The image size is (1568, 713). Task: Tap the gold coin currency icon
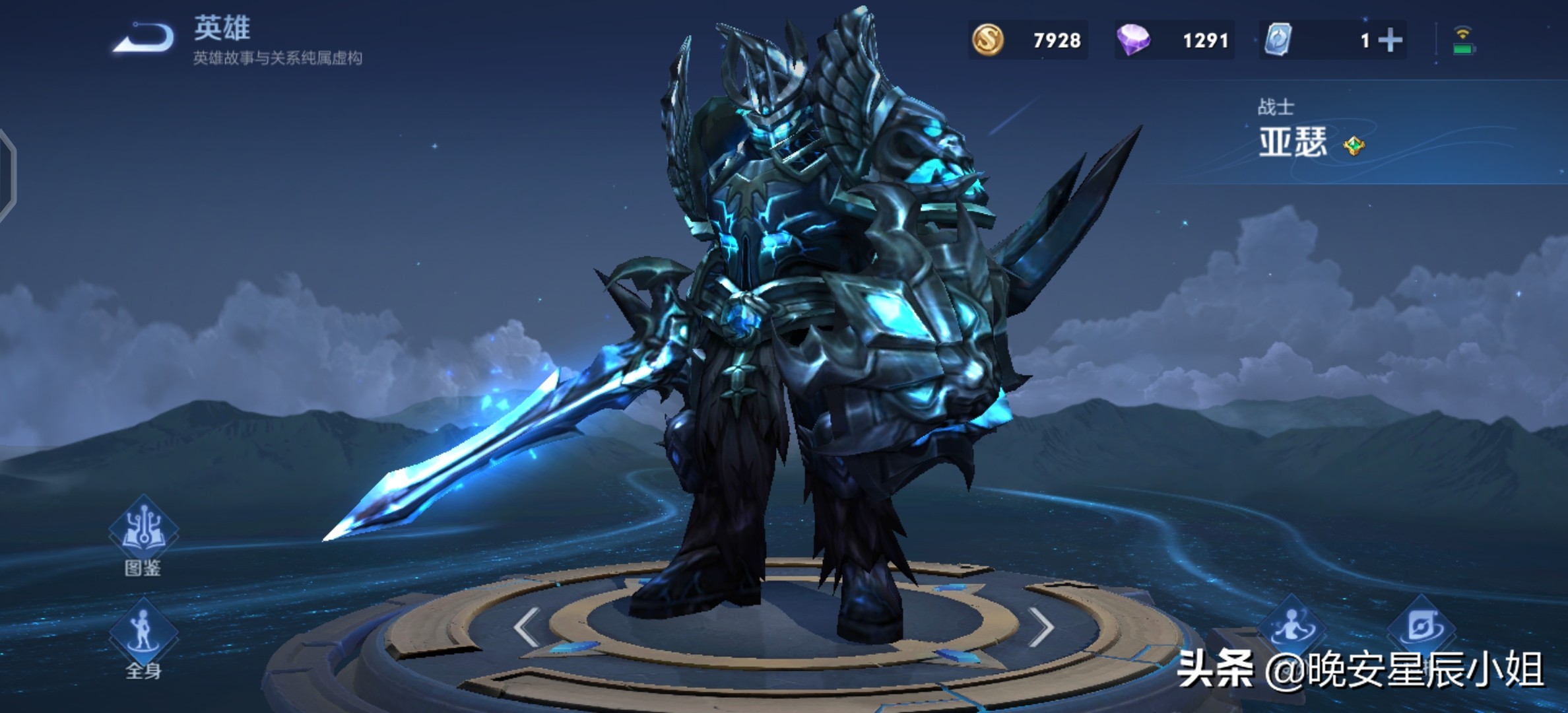click(x=988, y=40)
